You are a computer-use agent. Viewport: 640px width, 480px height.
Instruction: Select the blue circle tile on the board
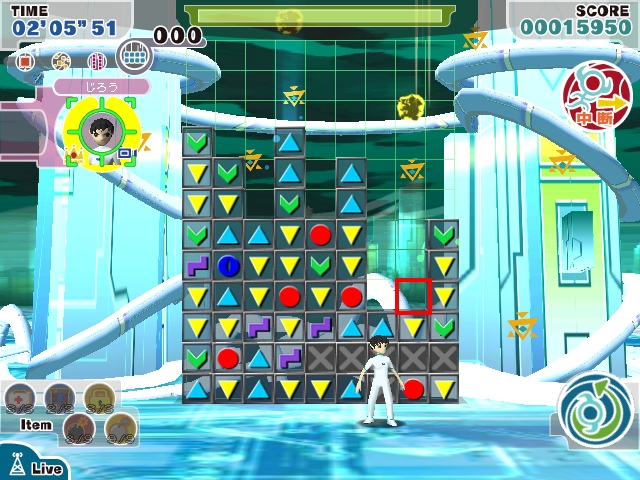coord(228,265)
